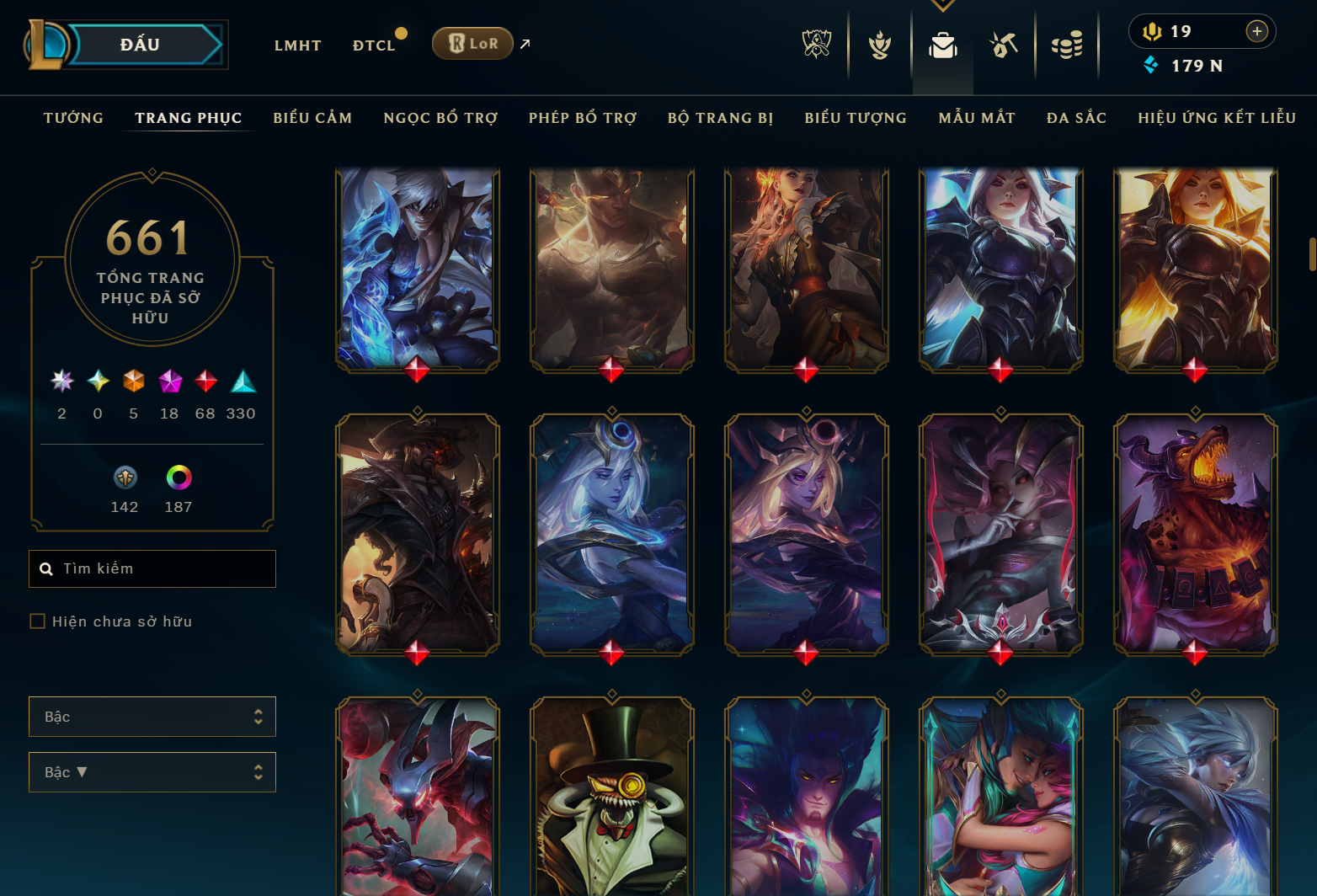The height and width of the screenshot is (896, 1317).
Task: Click the ĐẤU play button
Action: point(141,44)
